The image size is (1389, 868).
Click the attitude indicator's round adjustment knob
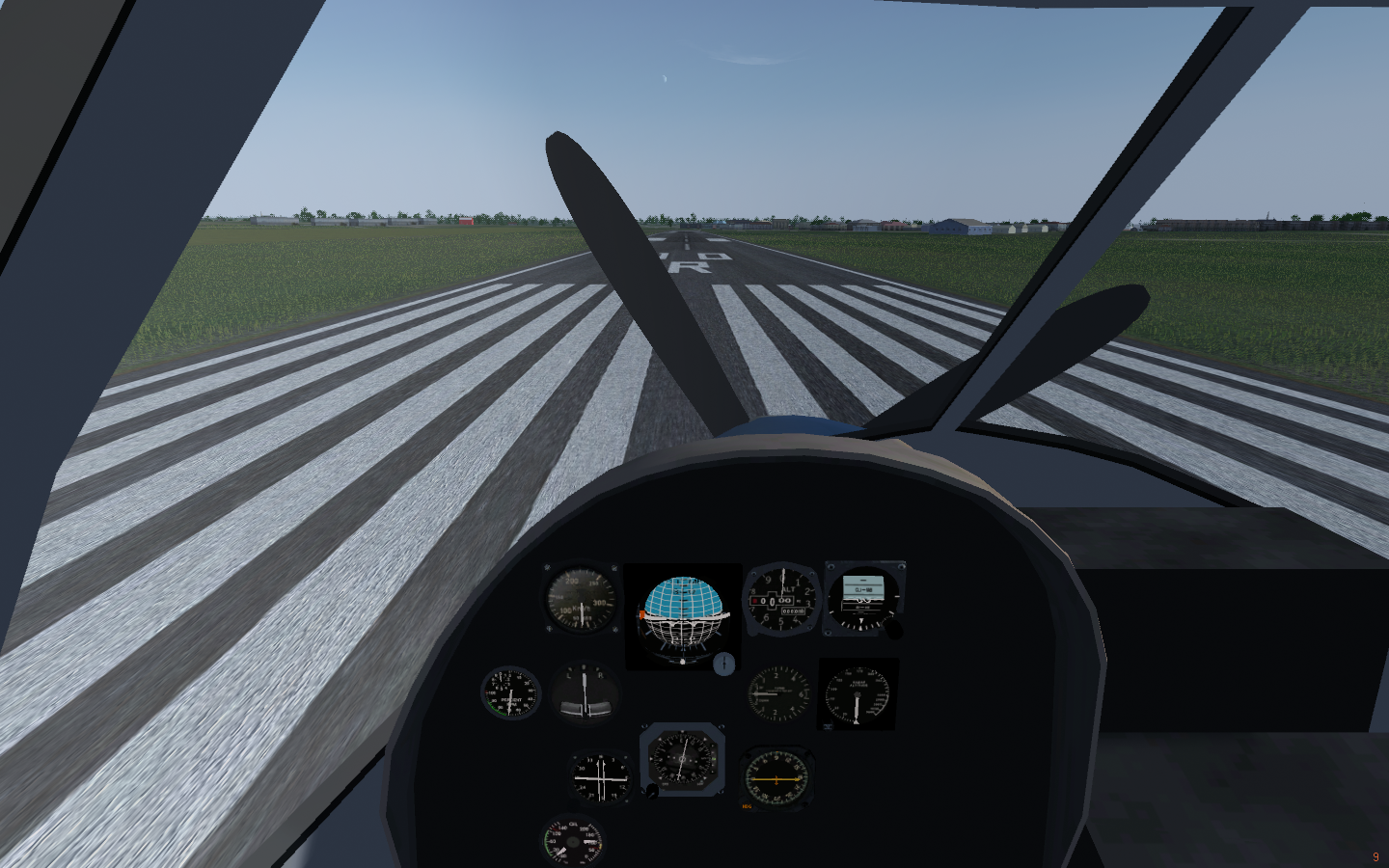(x=723, y=663)
